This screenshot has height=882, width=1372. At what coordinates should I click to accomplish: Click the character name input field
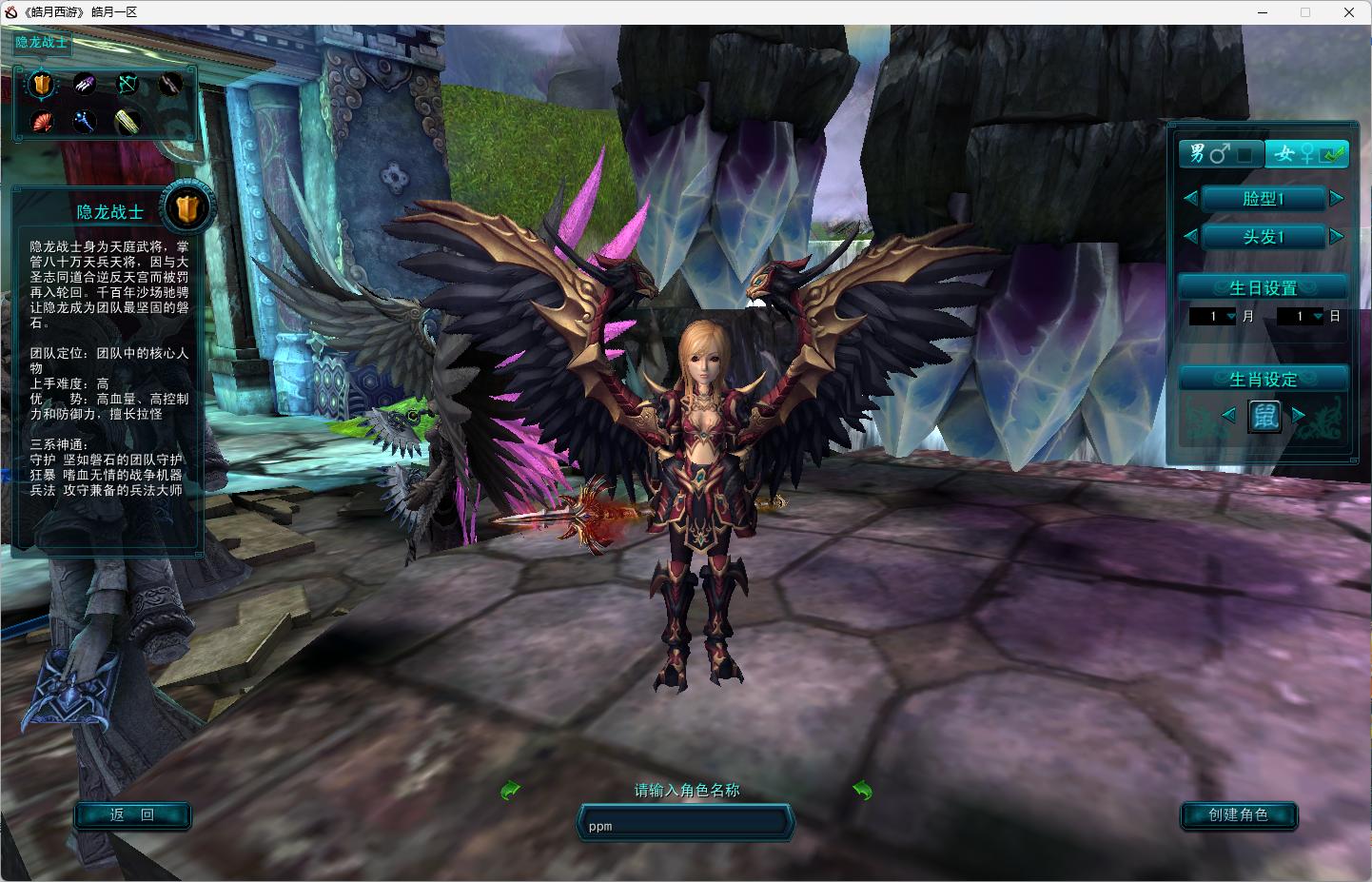pos(685,825)
